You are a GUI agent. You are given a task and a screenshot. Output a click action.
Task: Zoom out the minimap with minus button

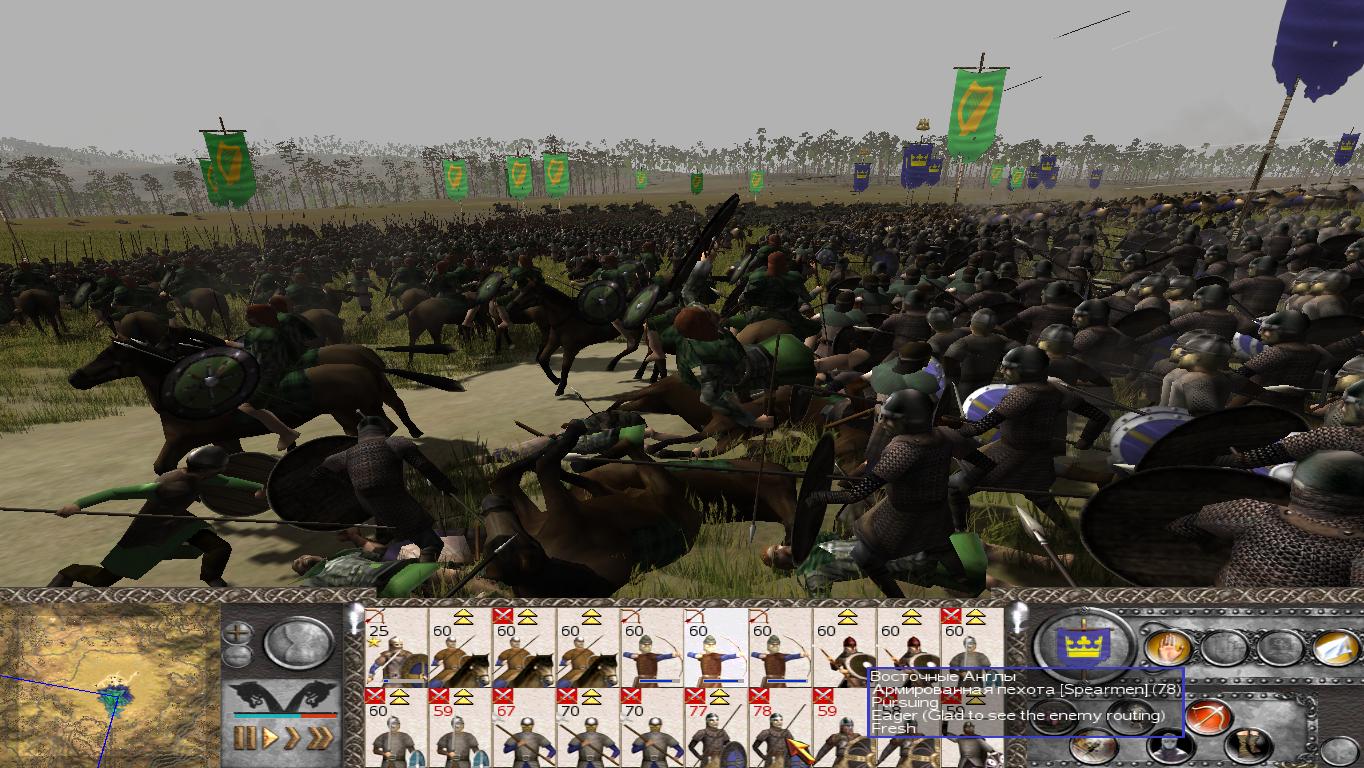pos(237,656)
